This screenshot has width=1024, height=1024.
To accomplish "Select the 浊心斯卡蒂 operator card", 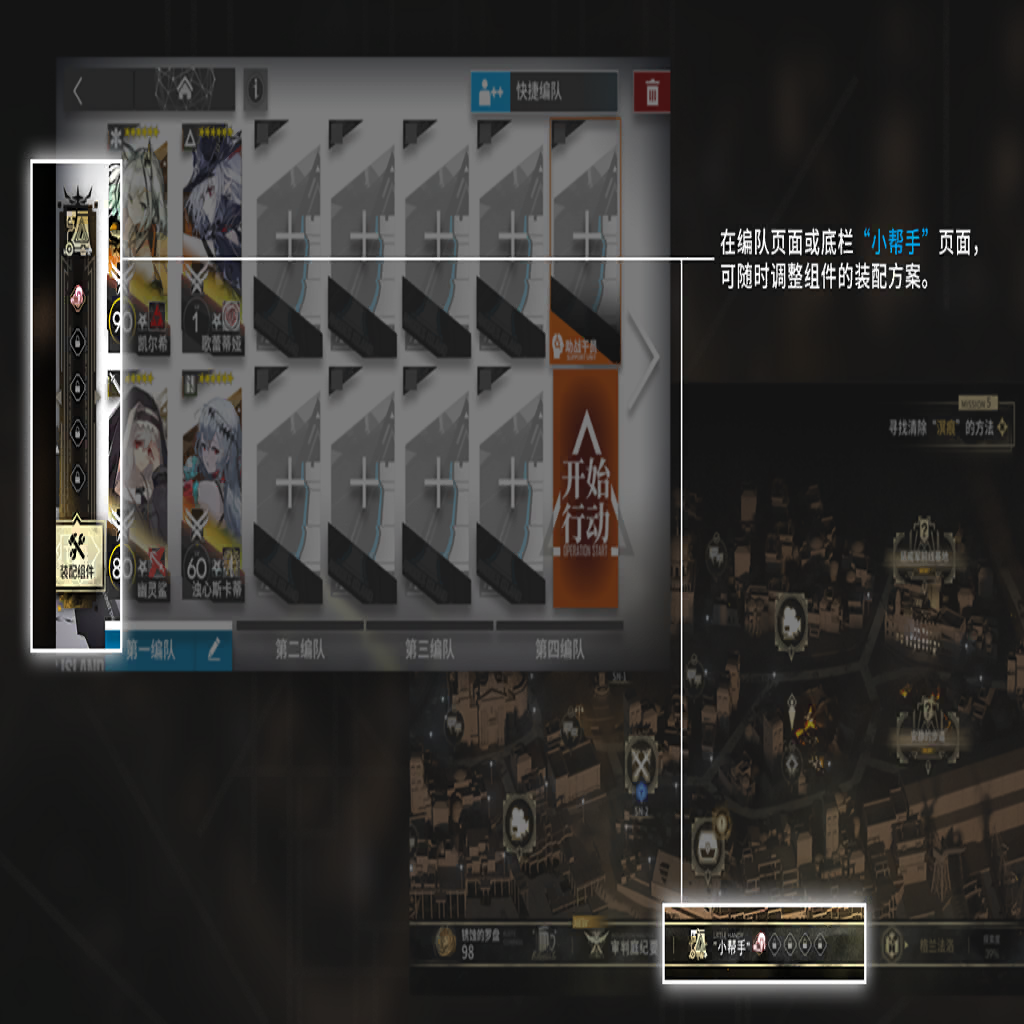I will 212,490.
